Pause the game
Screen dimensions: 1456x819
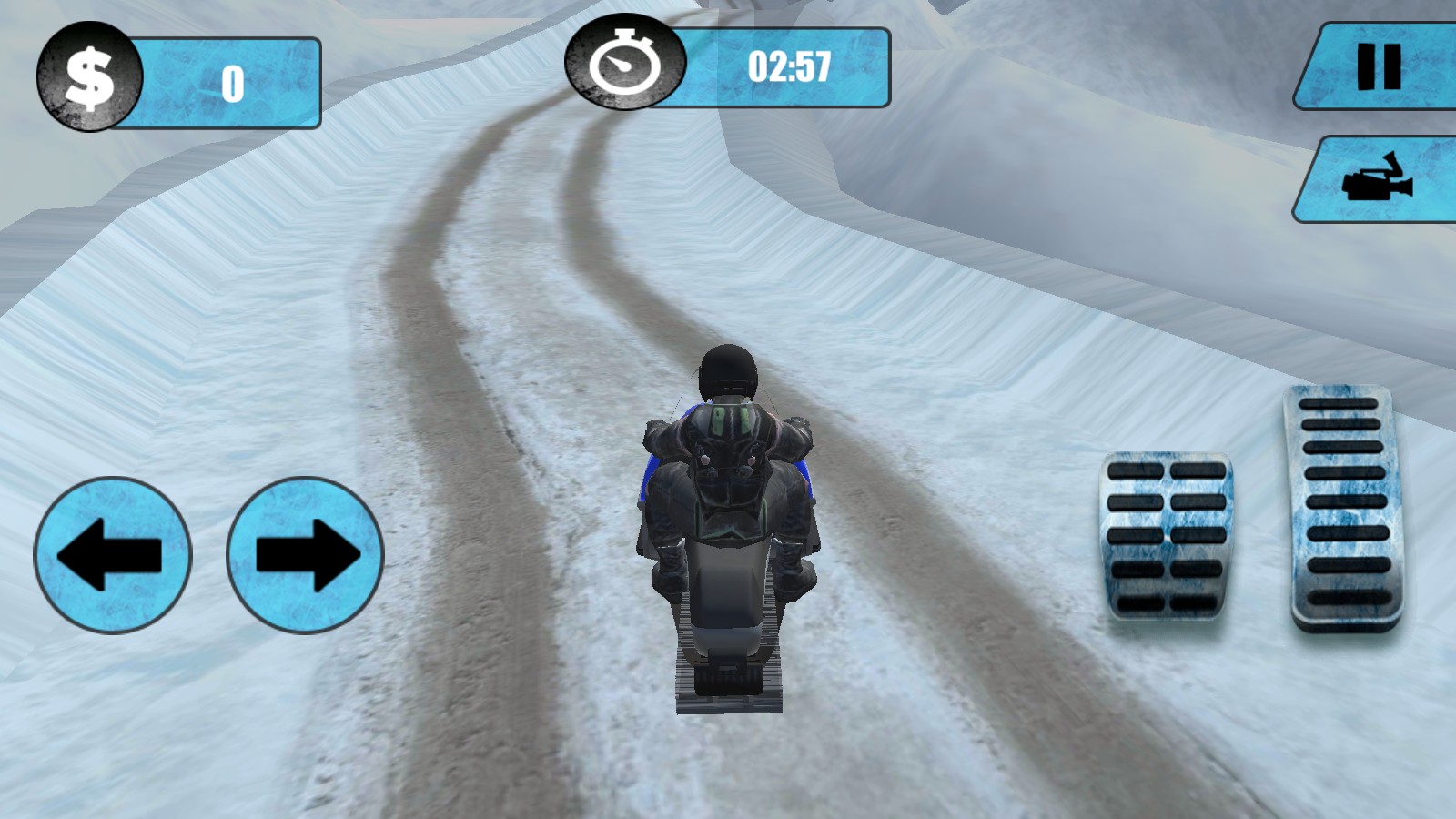(x=1379, y=66)
